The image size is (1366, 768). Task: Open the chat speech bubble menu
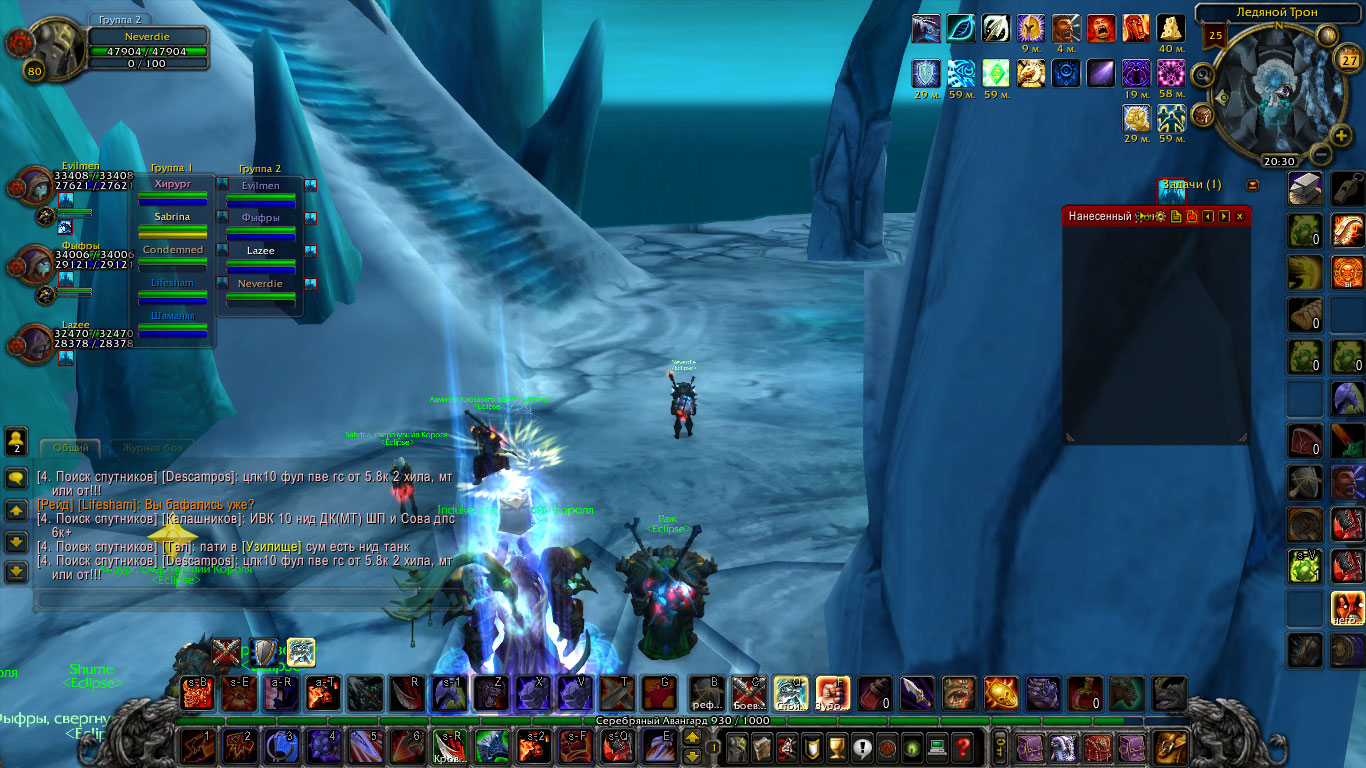pos(16,478)
